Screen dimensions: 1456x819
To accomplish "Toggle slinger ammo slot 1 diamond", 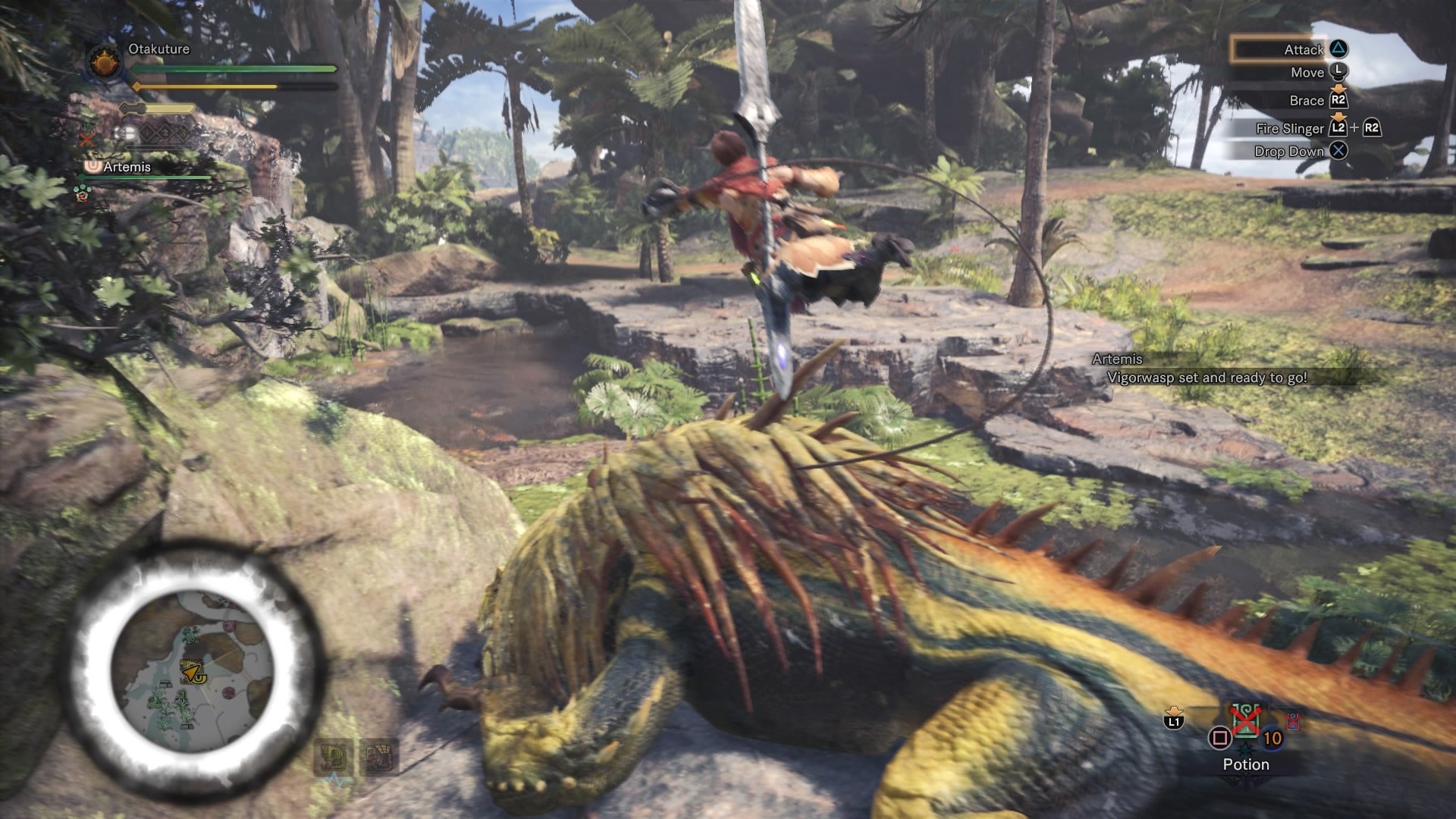I will (146, 132).
